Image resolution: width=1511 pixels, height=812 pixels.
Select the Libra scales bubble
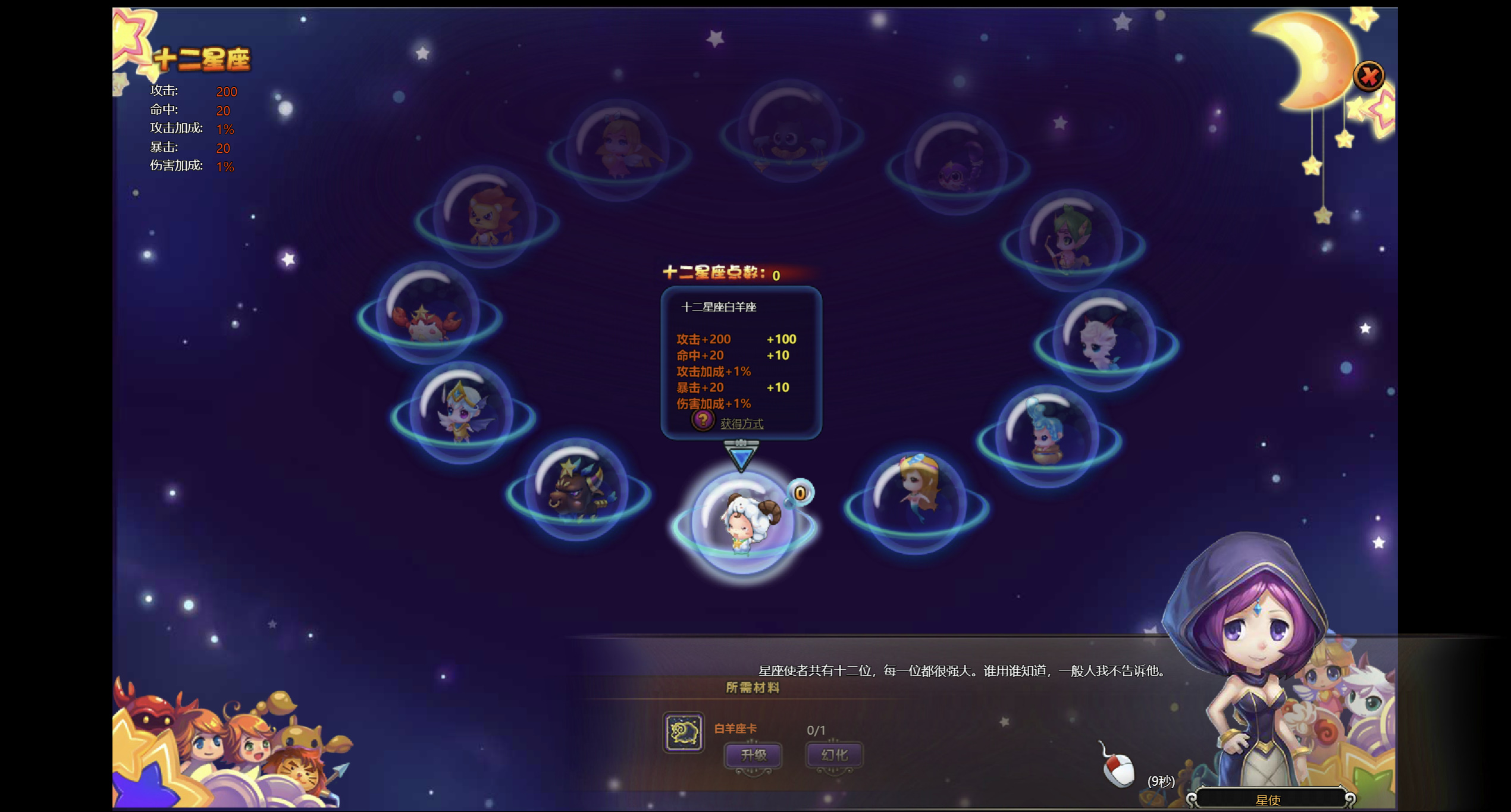[x=790, y=132]
